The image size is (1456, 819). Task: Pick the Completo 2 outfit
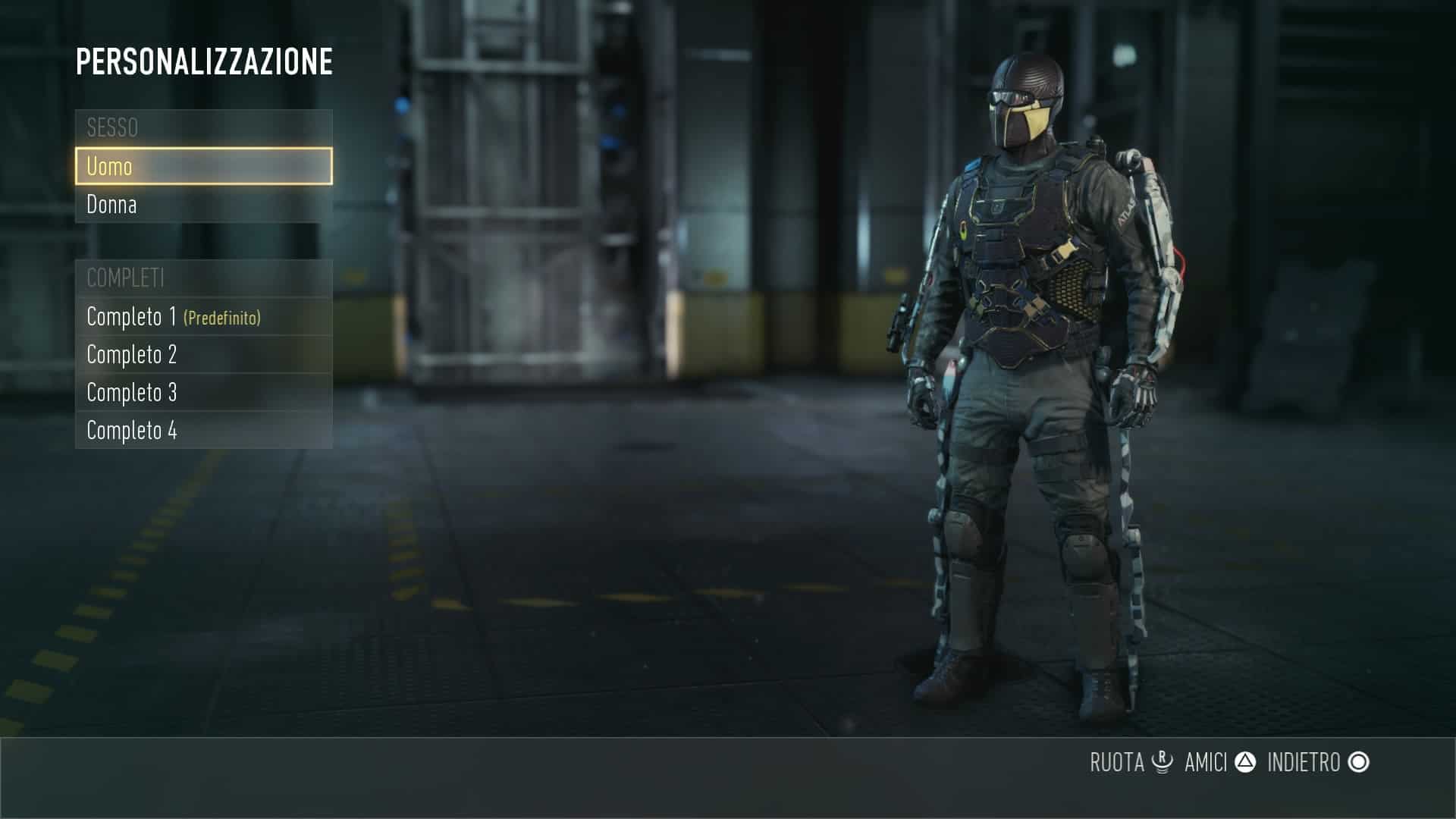[203, 354]
